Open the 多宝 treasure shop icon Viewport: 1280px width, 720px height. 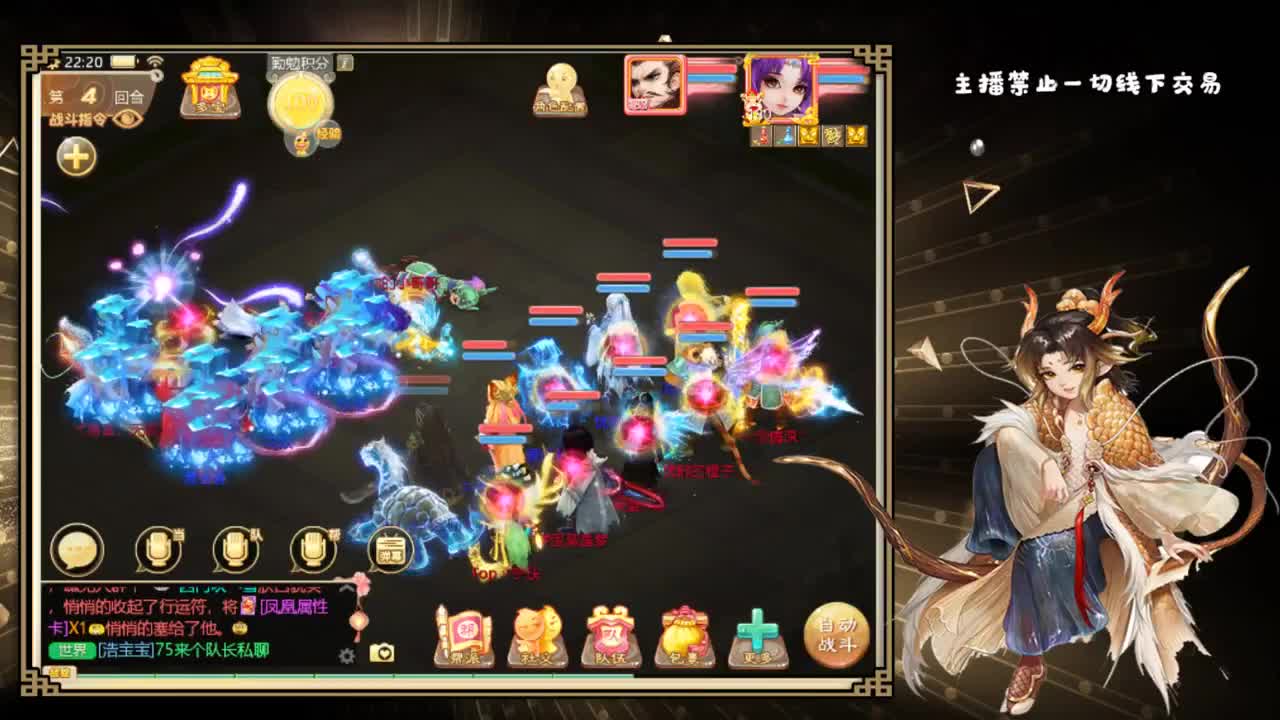point(209,90)
